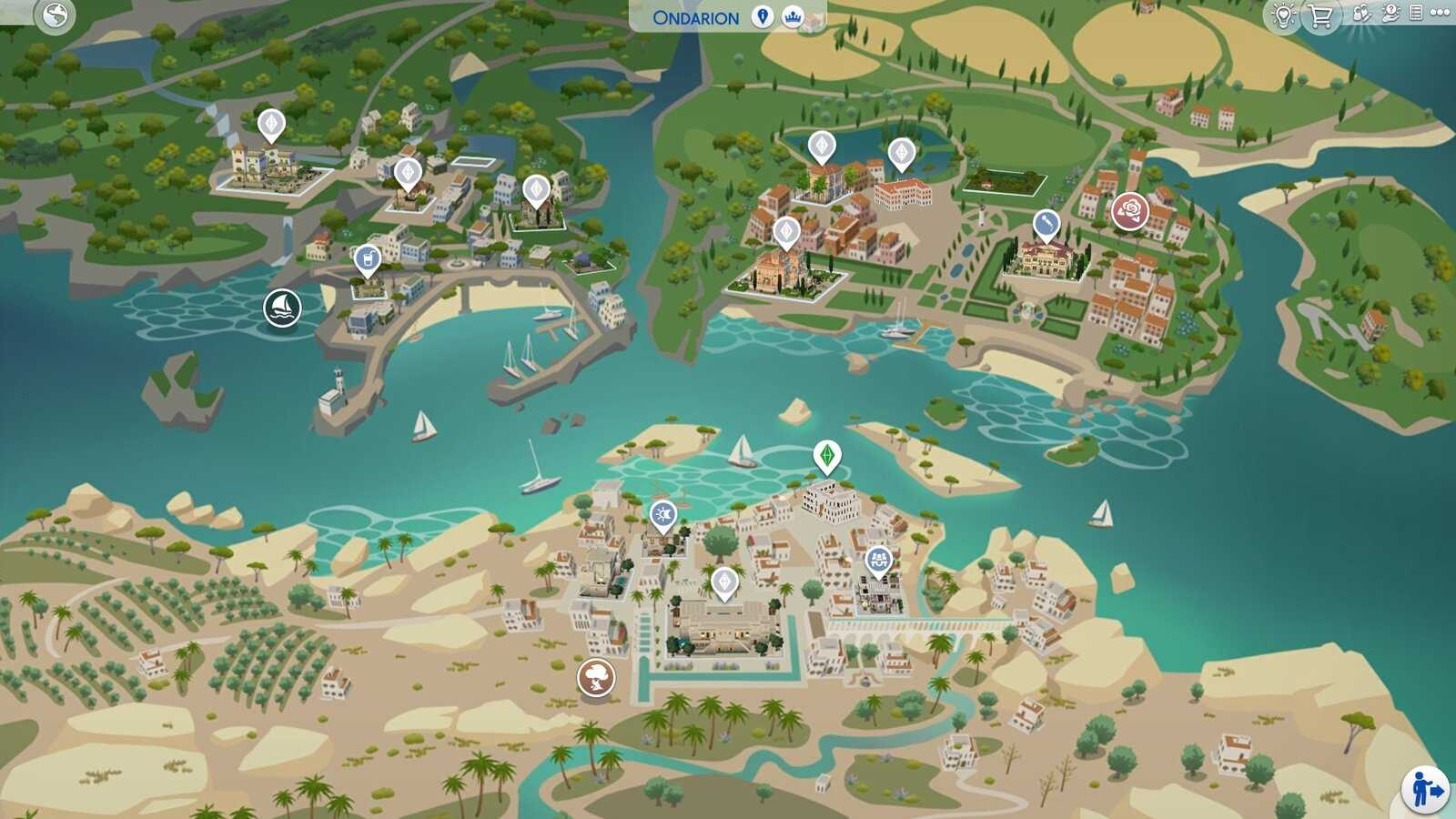Select the sailboat marker on the water
1456x819 pixels.
pyautogui.click(x=282, y=308)
